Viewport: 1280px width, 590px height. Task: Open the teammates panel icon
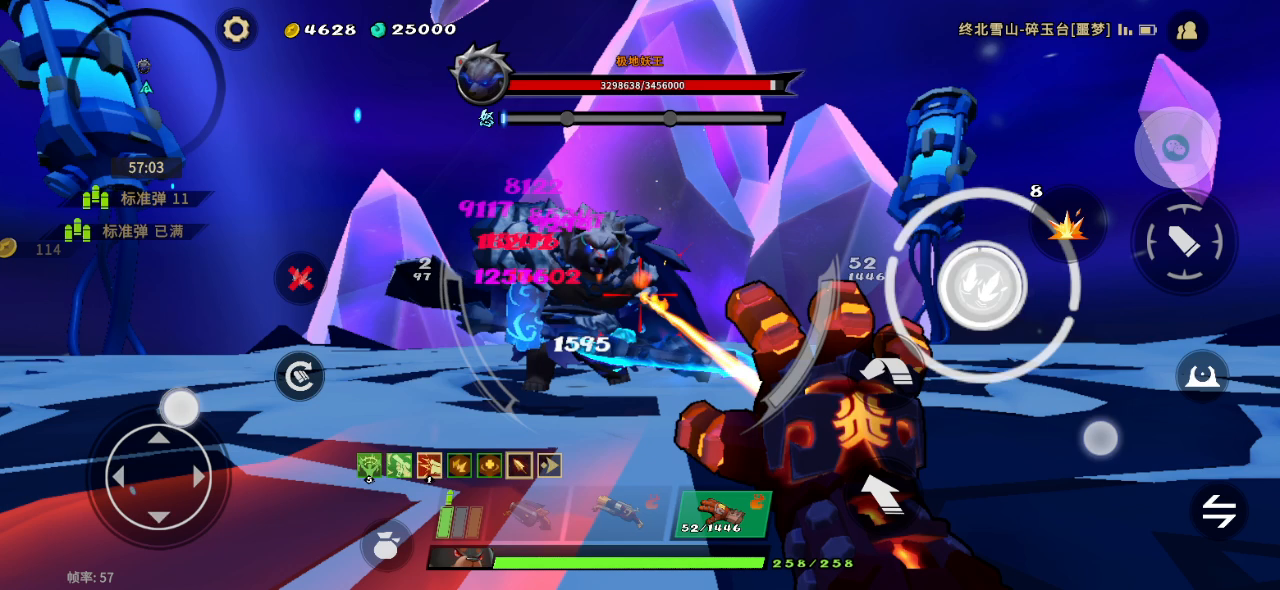click(1187, 30)
